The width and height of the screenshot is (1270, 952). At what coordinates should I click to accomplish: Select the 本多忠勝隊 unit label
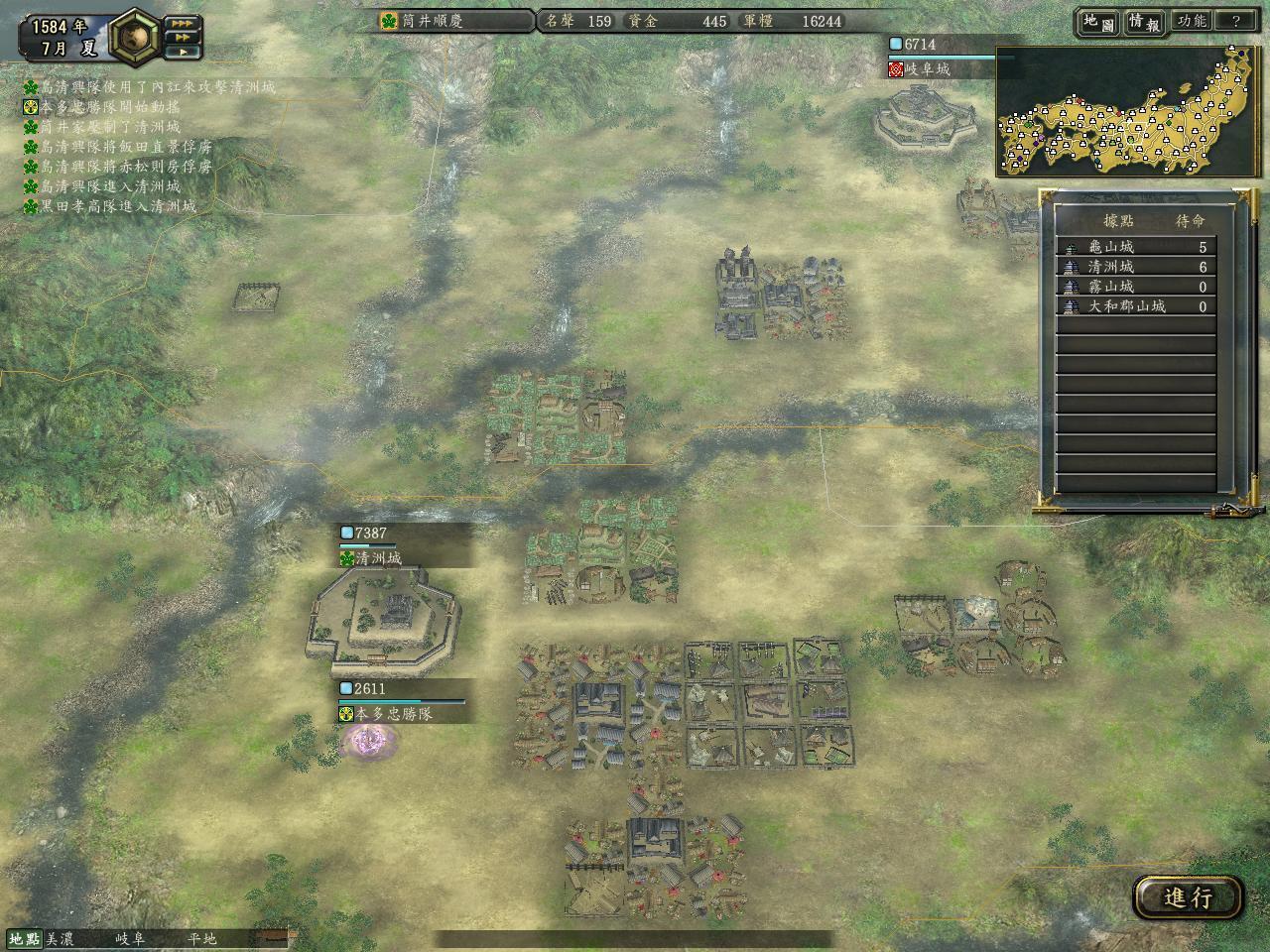coord(395,714)
